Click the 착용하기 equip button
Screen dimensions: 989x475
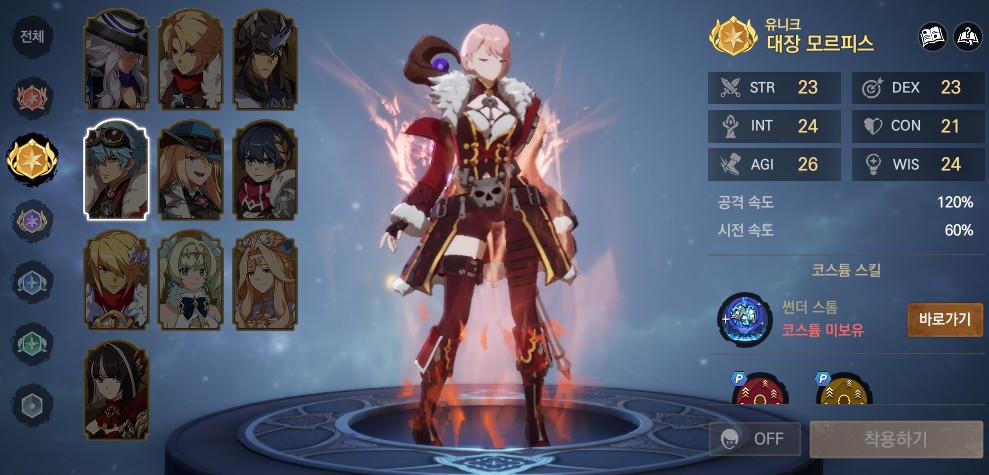(895, 439)
